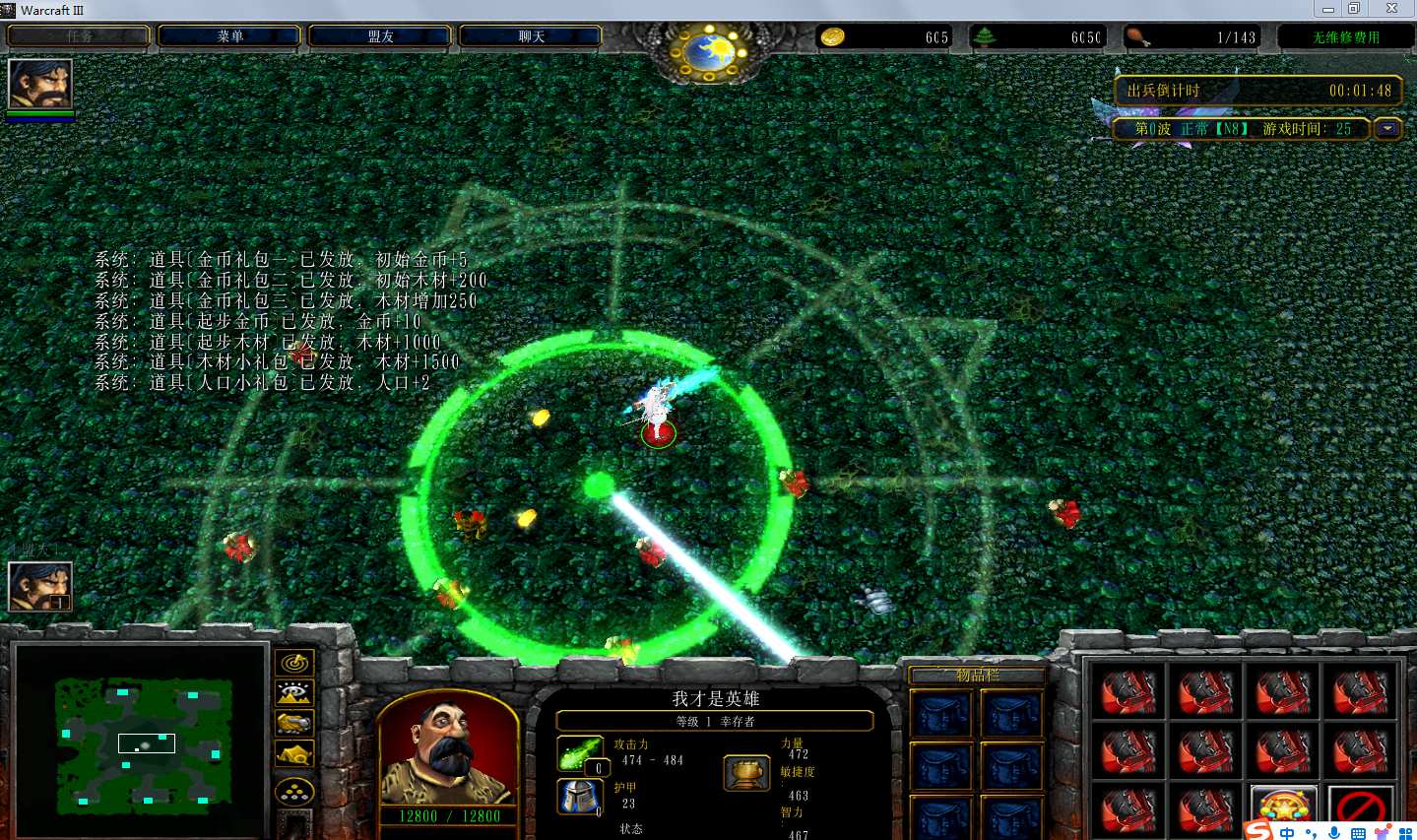Image resolution: width=1417 pixels, height=840 pixels.
Task: Click the red prohibition circle command
Action: coord(1360,809)
